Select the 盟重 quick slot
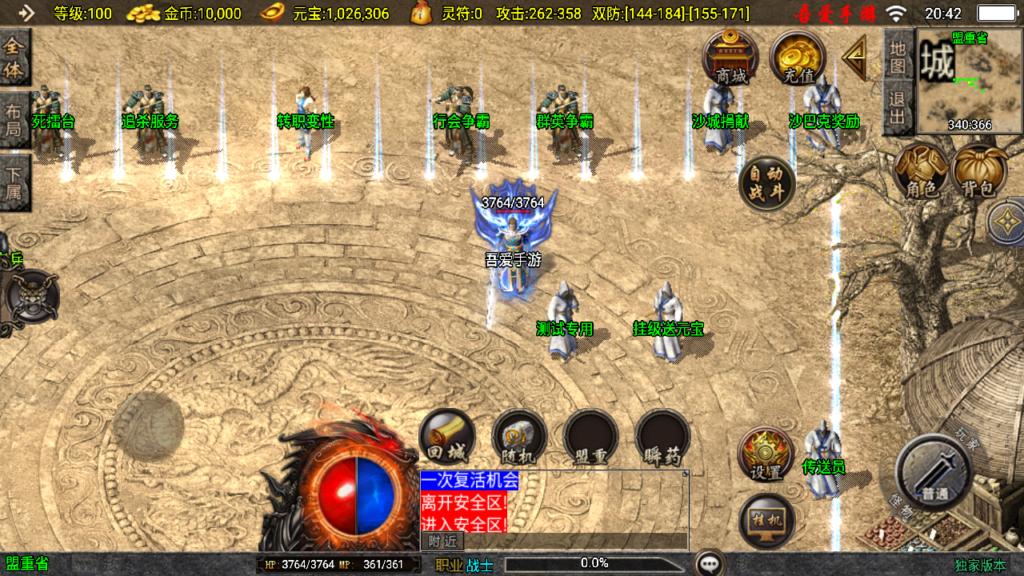Image resolution: width=1024 pixels, height=576 pixels. 590,437
